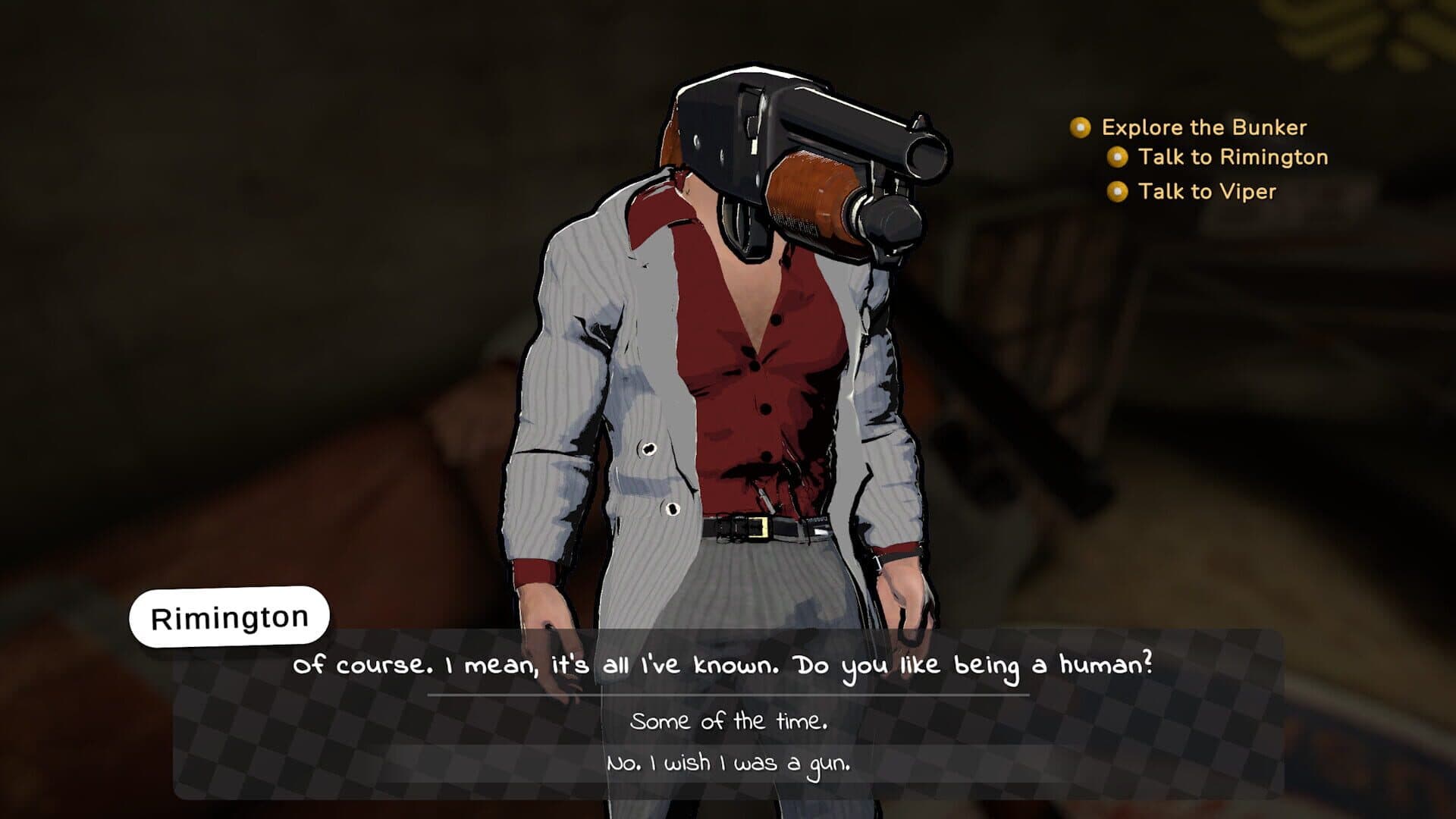The width and height of the screenshot is (1456, 819).
Task: Click the Explore the Bunker quest text
Action: (1203, 127)
